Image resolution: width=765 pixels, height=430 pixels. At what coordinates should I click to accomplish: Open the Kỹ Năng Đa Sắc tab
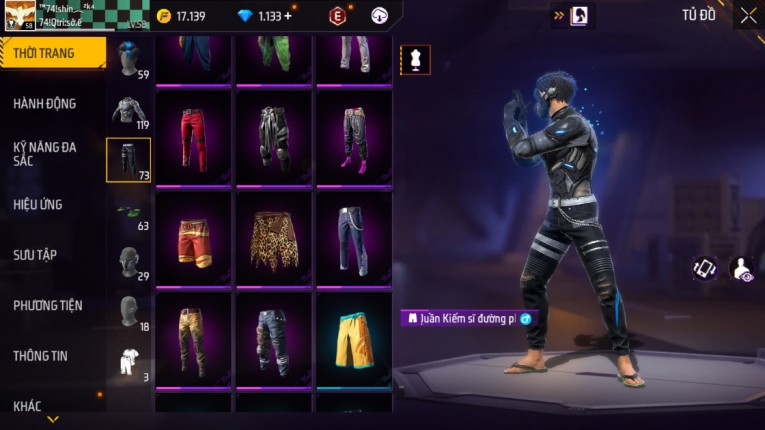coord(45,154)
